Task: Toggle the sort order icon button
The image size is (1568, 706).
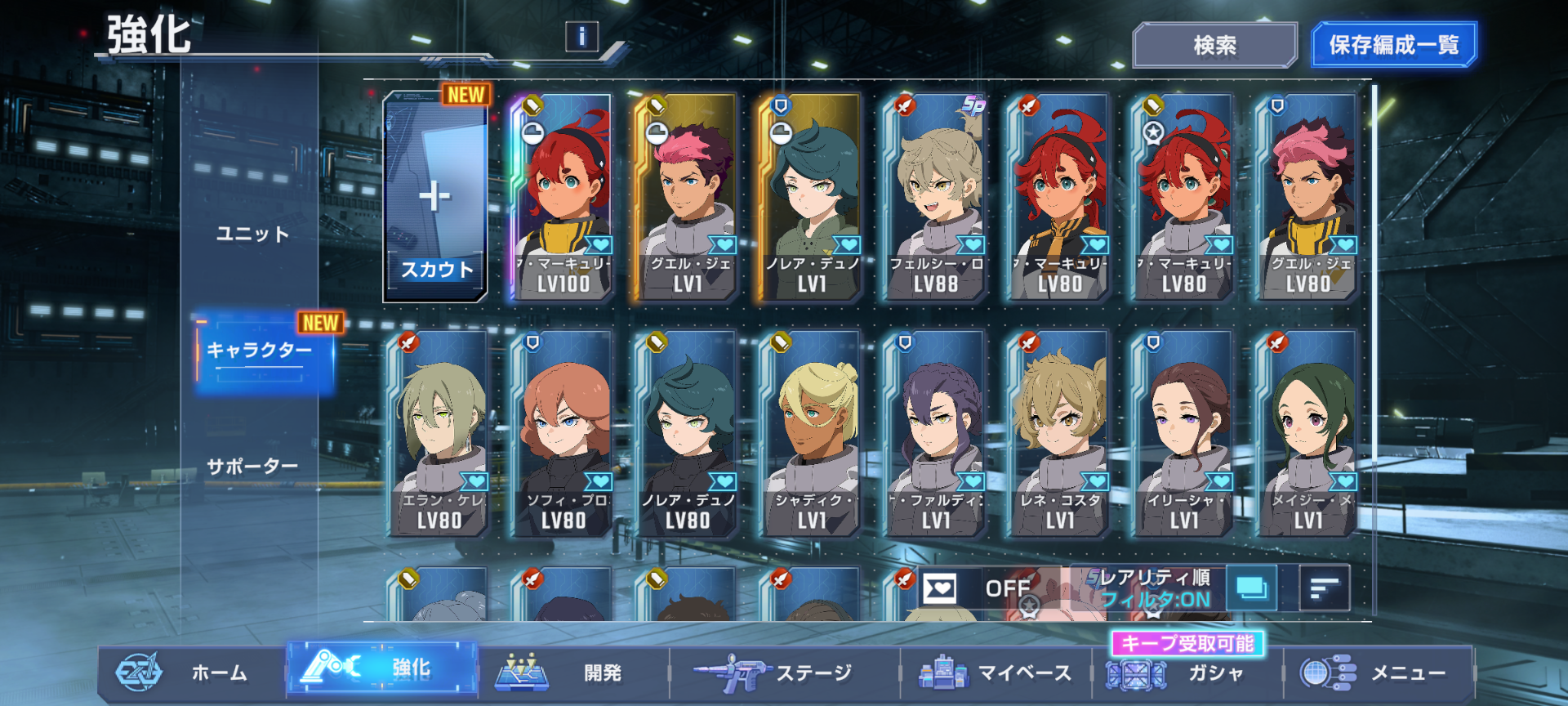Action: click(1324, 588)
